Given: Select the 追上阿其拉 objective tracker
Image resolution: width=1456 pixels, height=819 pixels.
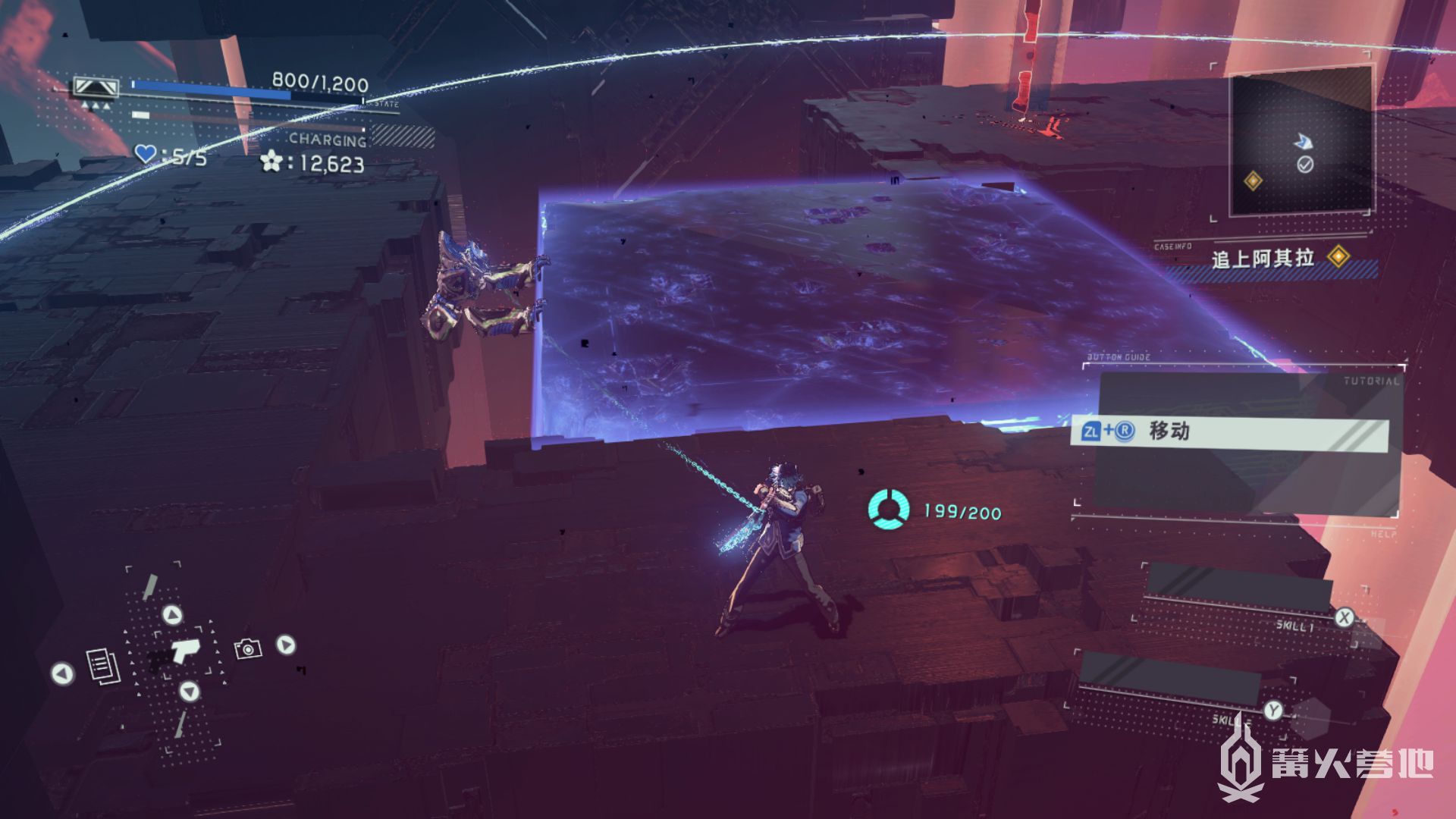Looking at the screenshot, I should pos(1263,259).
